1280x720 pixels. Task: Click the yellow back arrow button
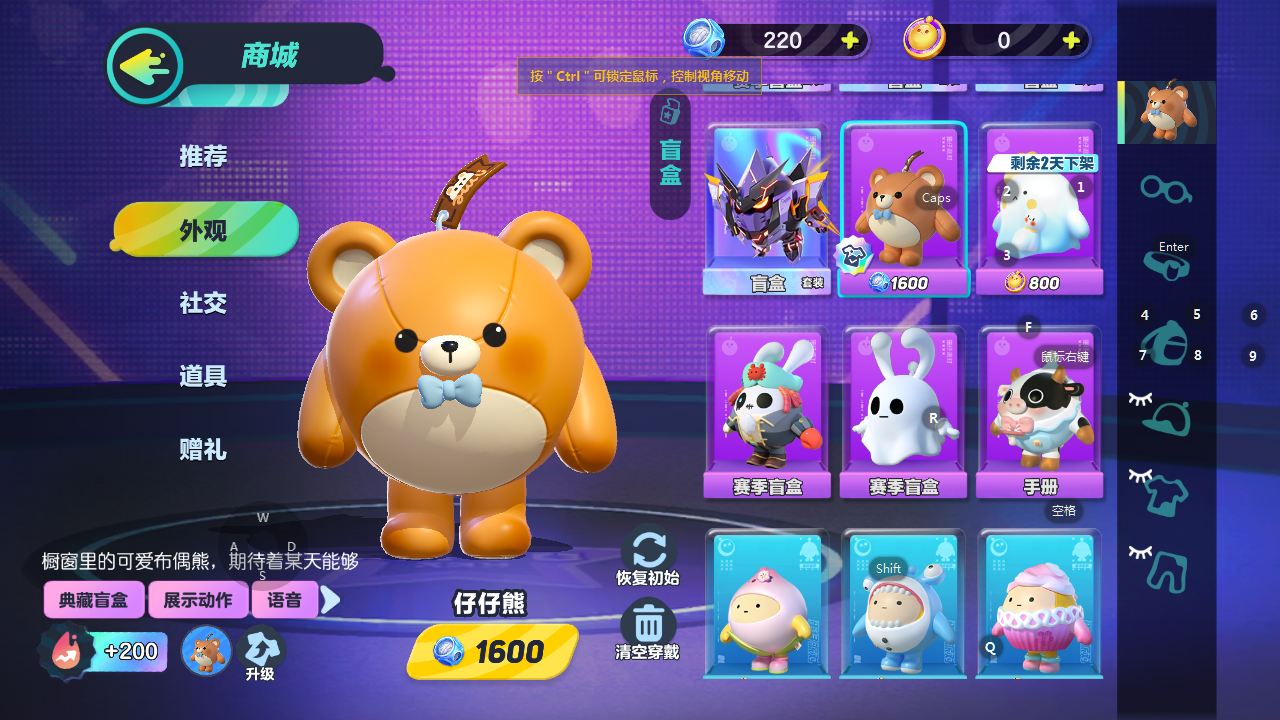pos(145,66)
